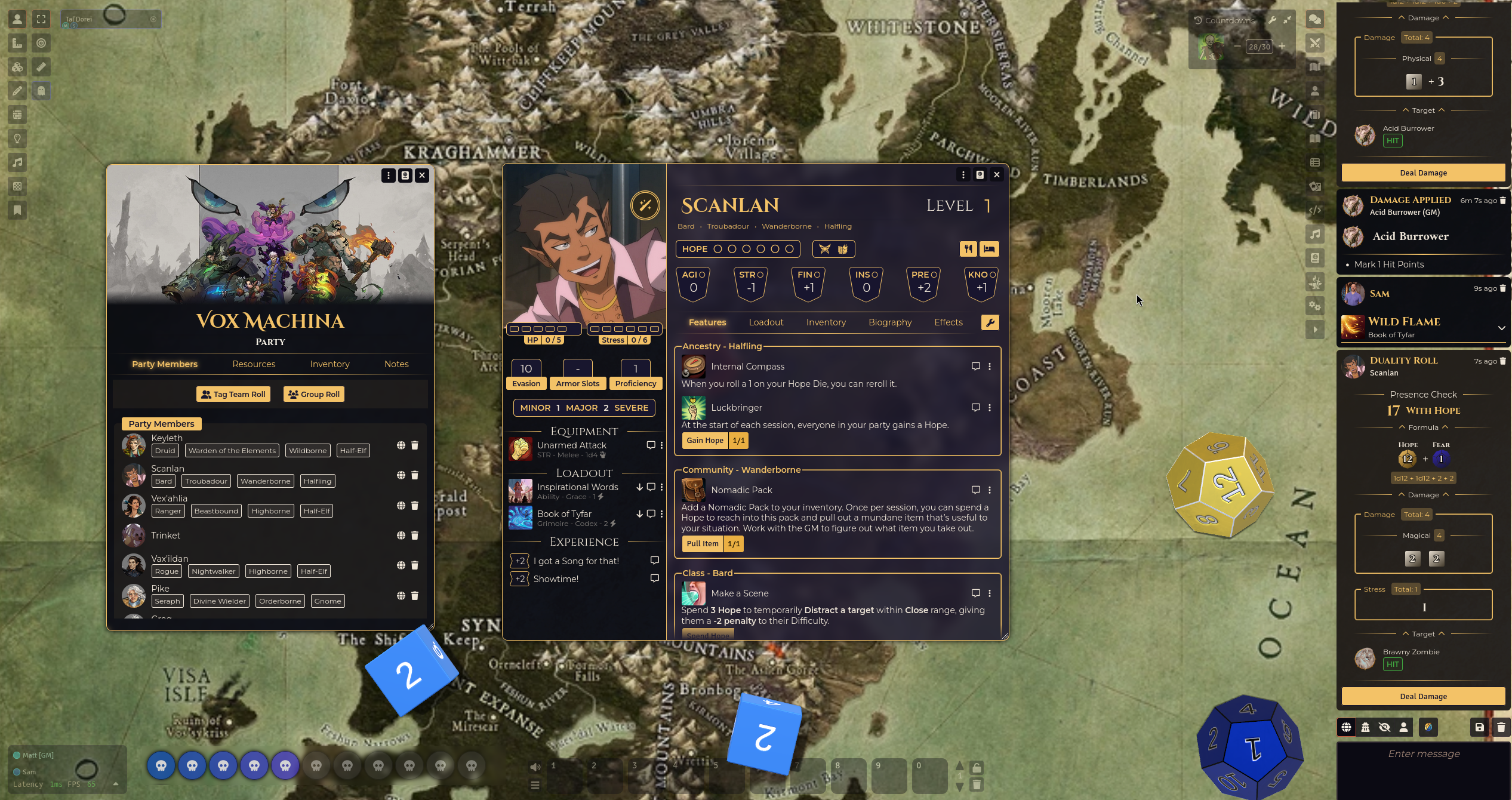Select the measurement ruler tool

41,66
